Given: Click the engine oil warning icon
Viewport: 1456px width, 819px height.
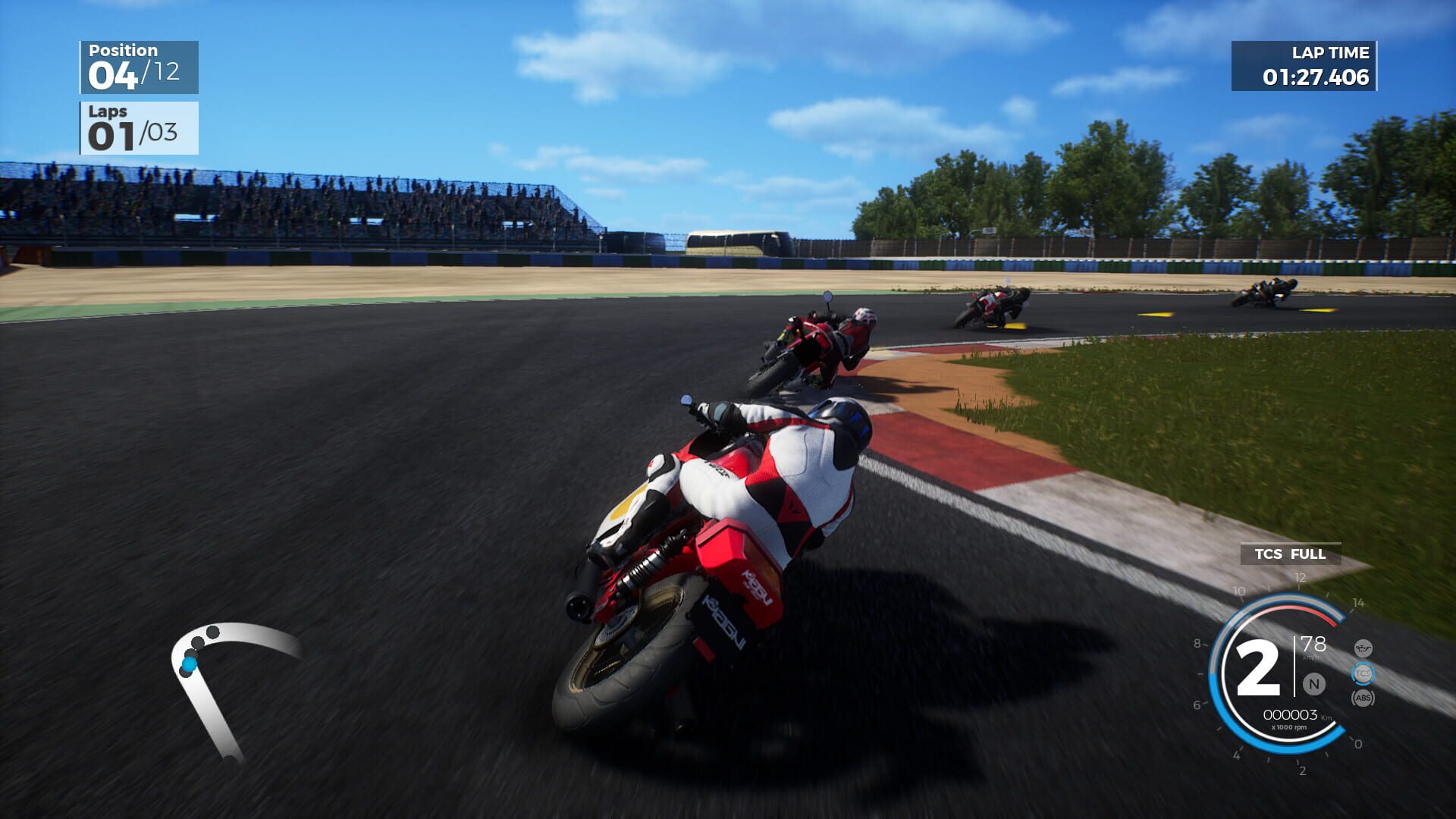Looking at the screenshot, I should pos(1363,648).
